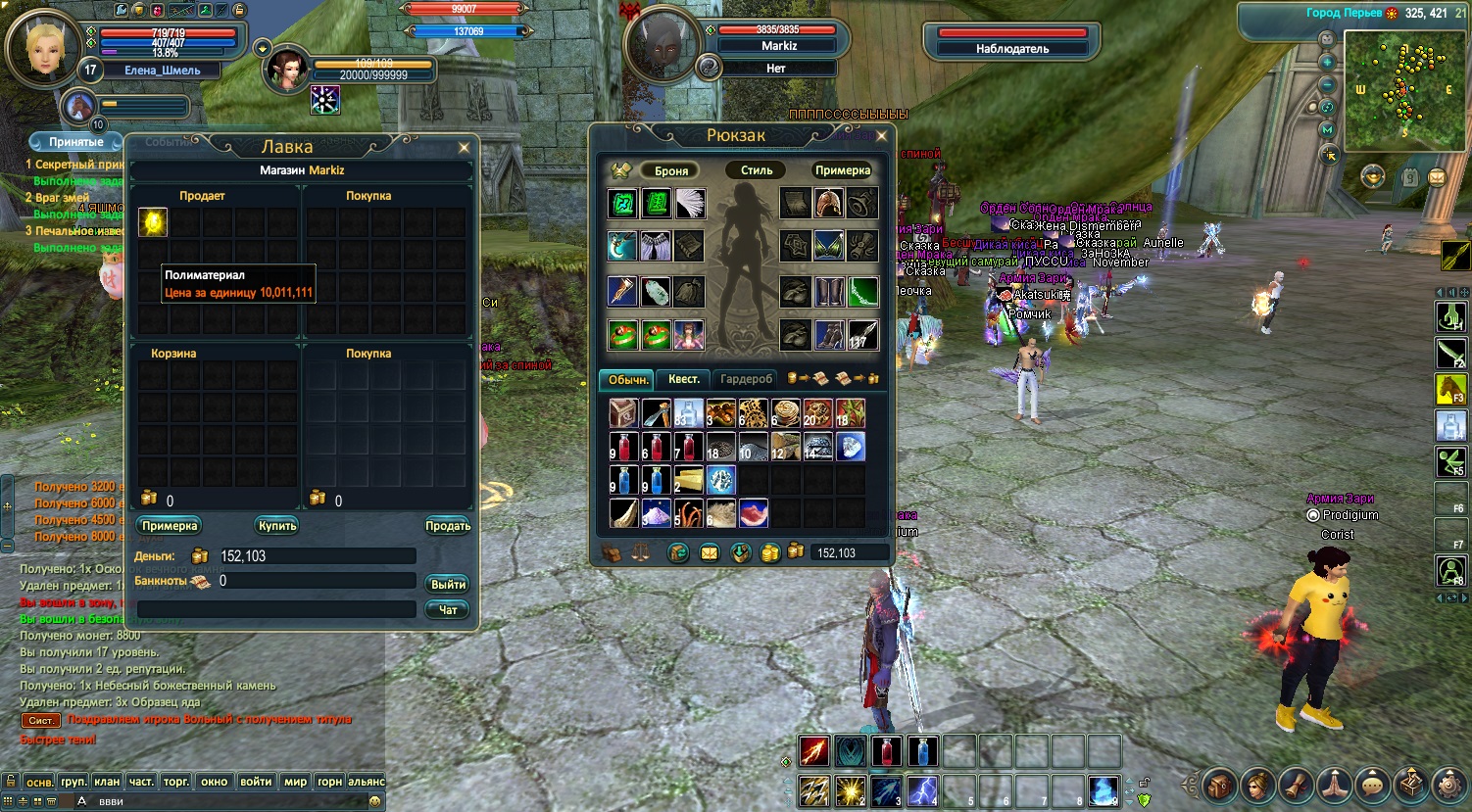Select the Полиматериал item for sale
The height and width of the screenshot is (812, 1472).
tap(153, 222)
